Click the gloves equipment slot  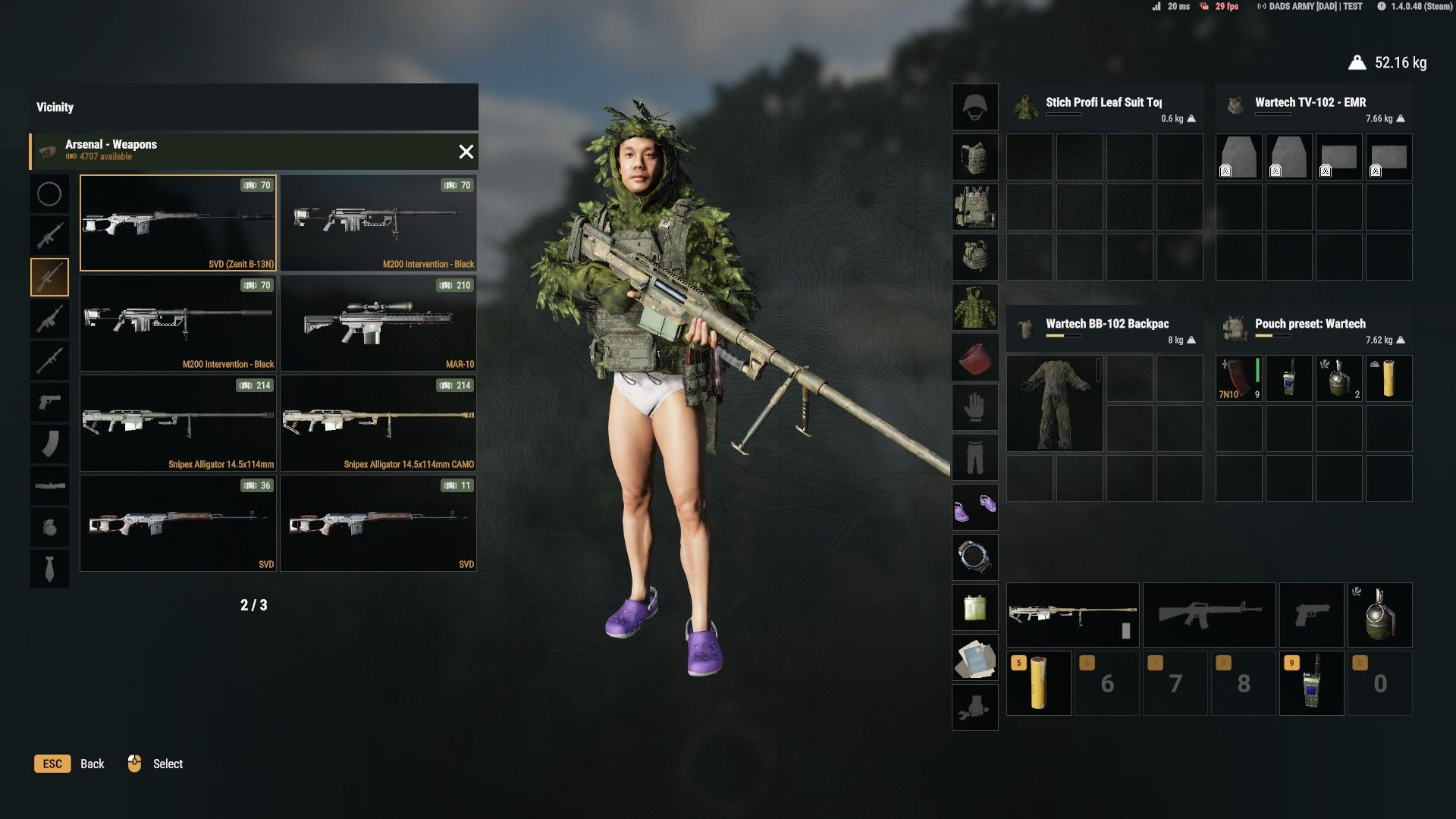tap(974, 407)
